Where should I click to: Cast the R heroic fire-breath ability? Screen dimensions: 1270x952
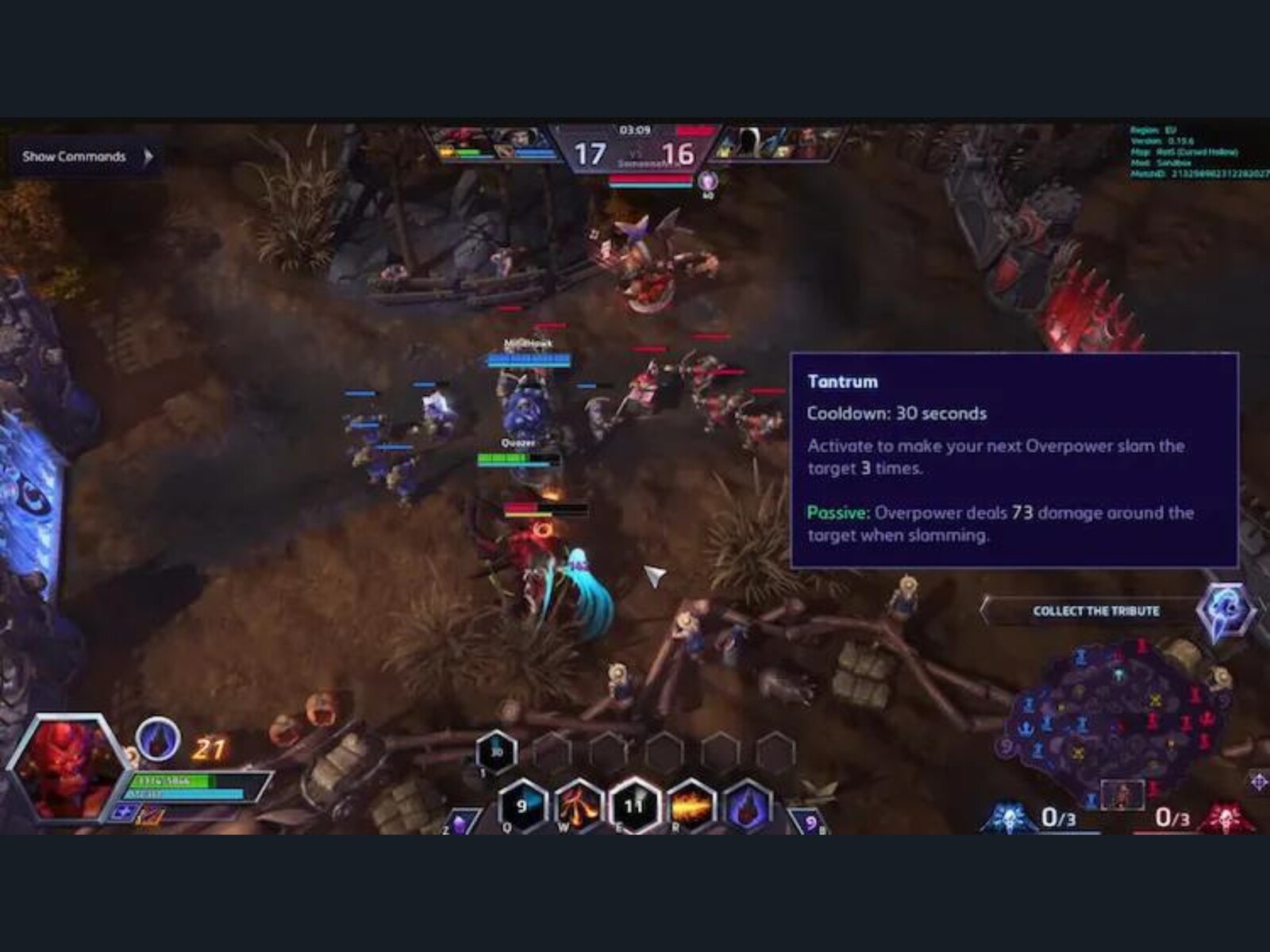coord(690,804)
